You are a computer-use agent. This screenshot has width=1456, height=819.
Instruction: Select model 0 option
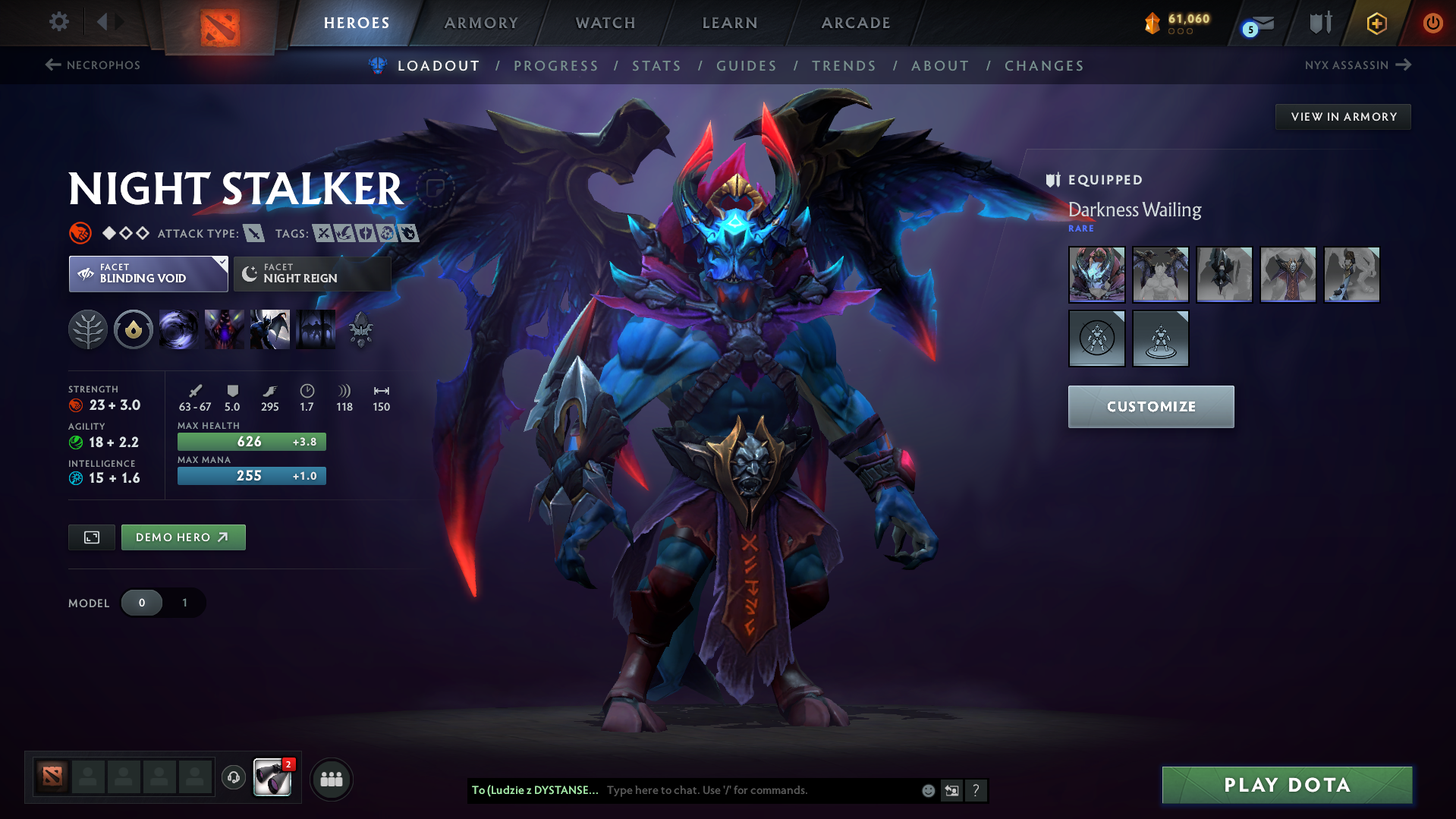pos(142,603)
